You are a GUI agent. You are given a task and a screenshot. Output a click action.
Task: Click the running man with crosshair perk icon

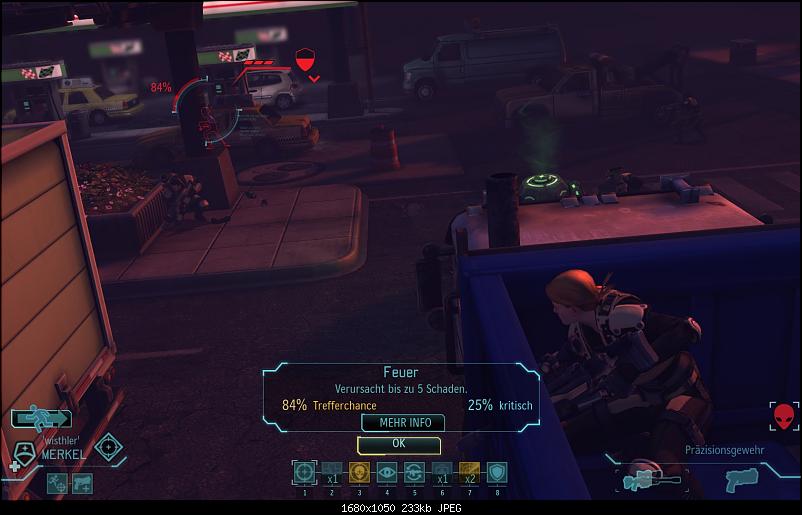tap(58, 483)
